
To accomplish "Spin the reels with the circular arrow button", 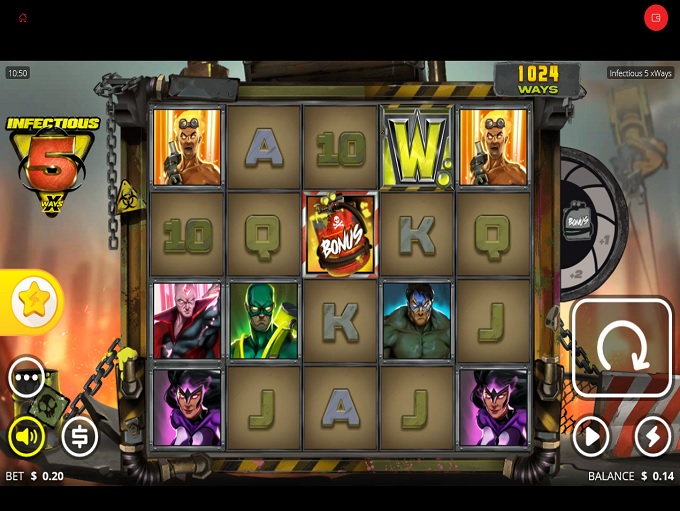I will [x=622, y=348].
